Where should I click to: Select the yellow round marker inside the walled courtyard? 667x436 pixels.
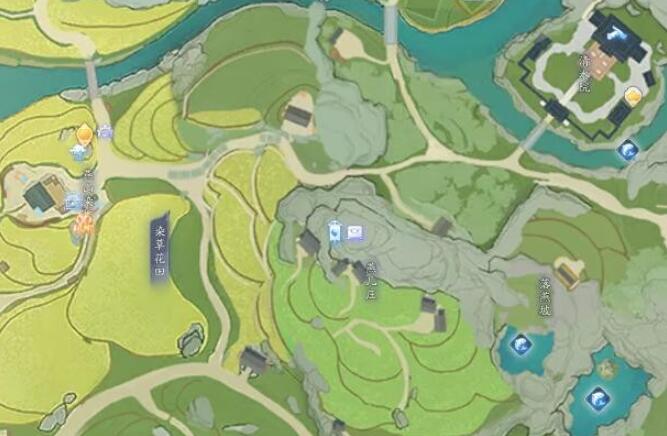click(632, 96)
